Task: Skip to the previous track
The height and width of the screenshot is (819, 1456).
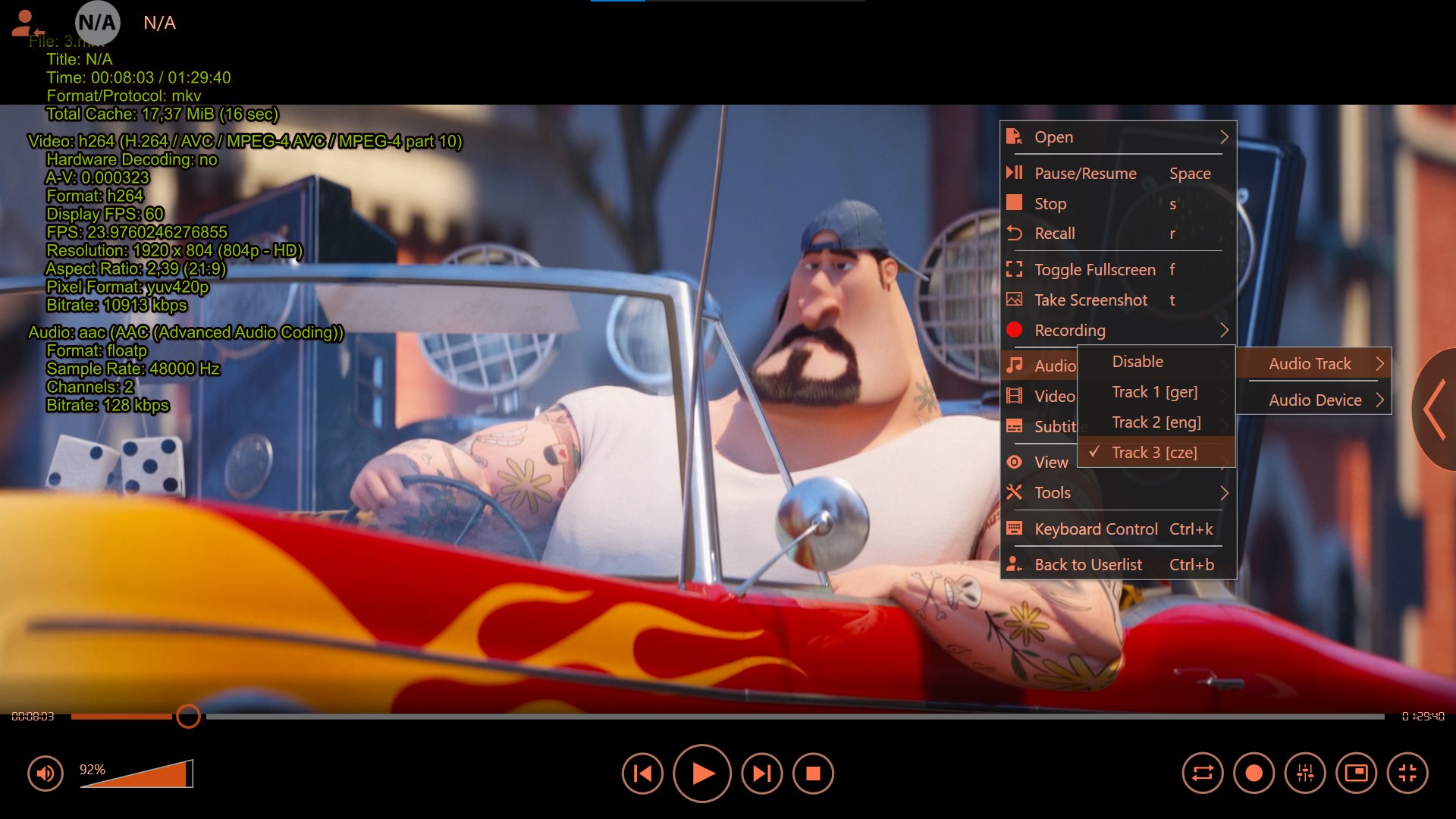Action: point(642,773)
